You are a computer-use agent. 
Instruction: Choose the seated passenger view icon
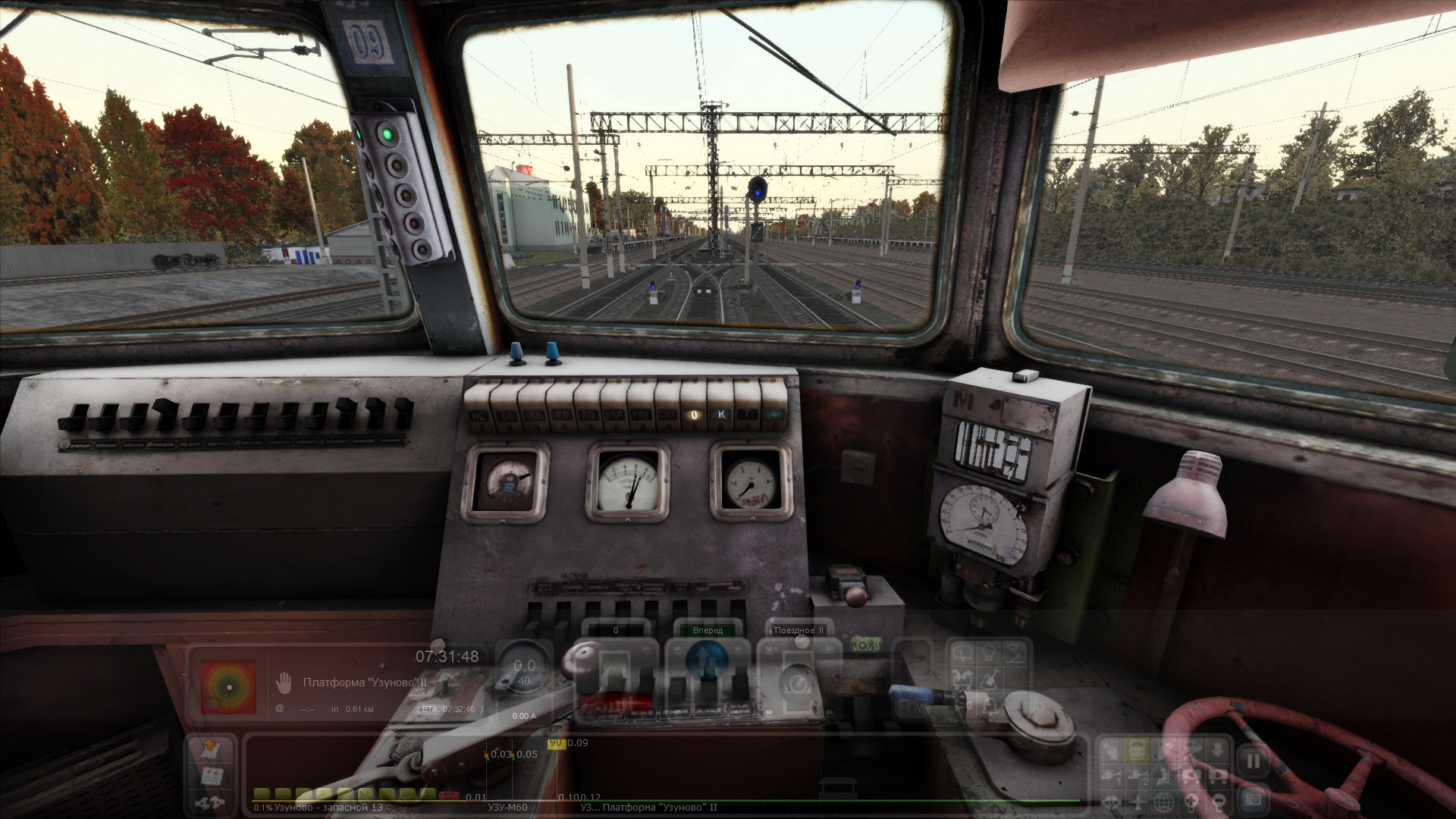(x=1165, y=776)
